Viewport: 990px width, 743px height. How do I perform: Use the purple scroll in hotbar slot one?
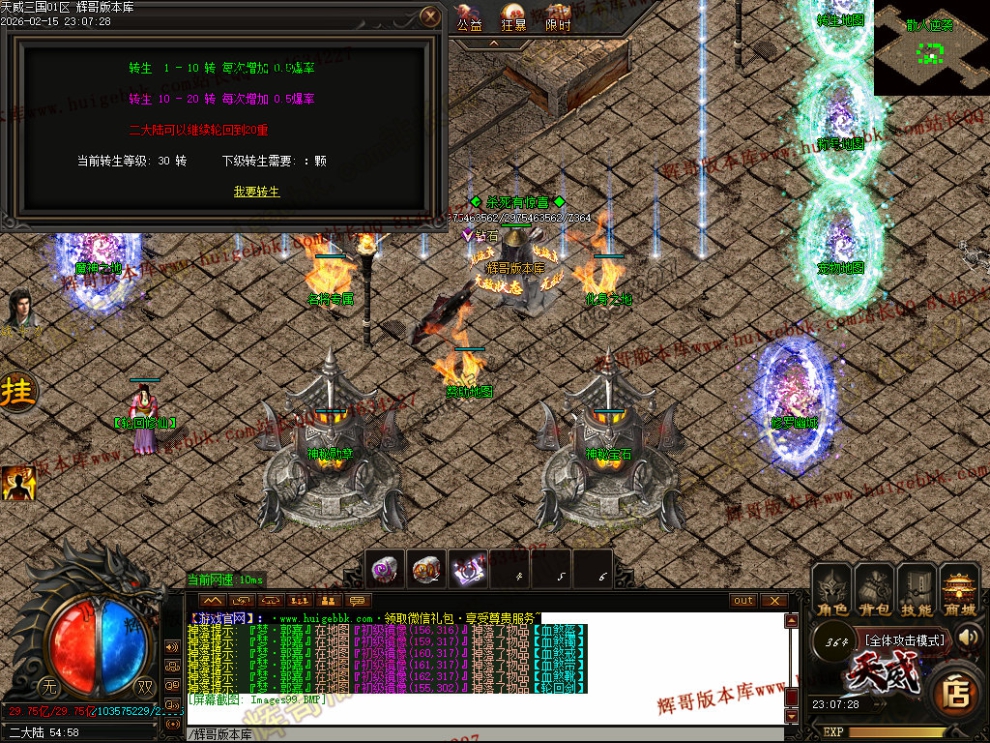[x=384, y=569]
